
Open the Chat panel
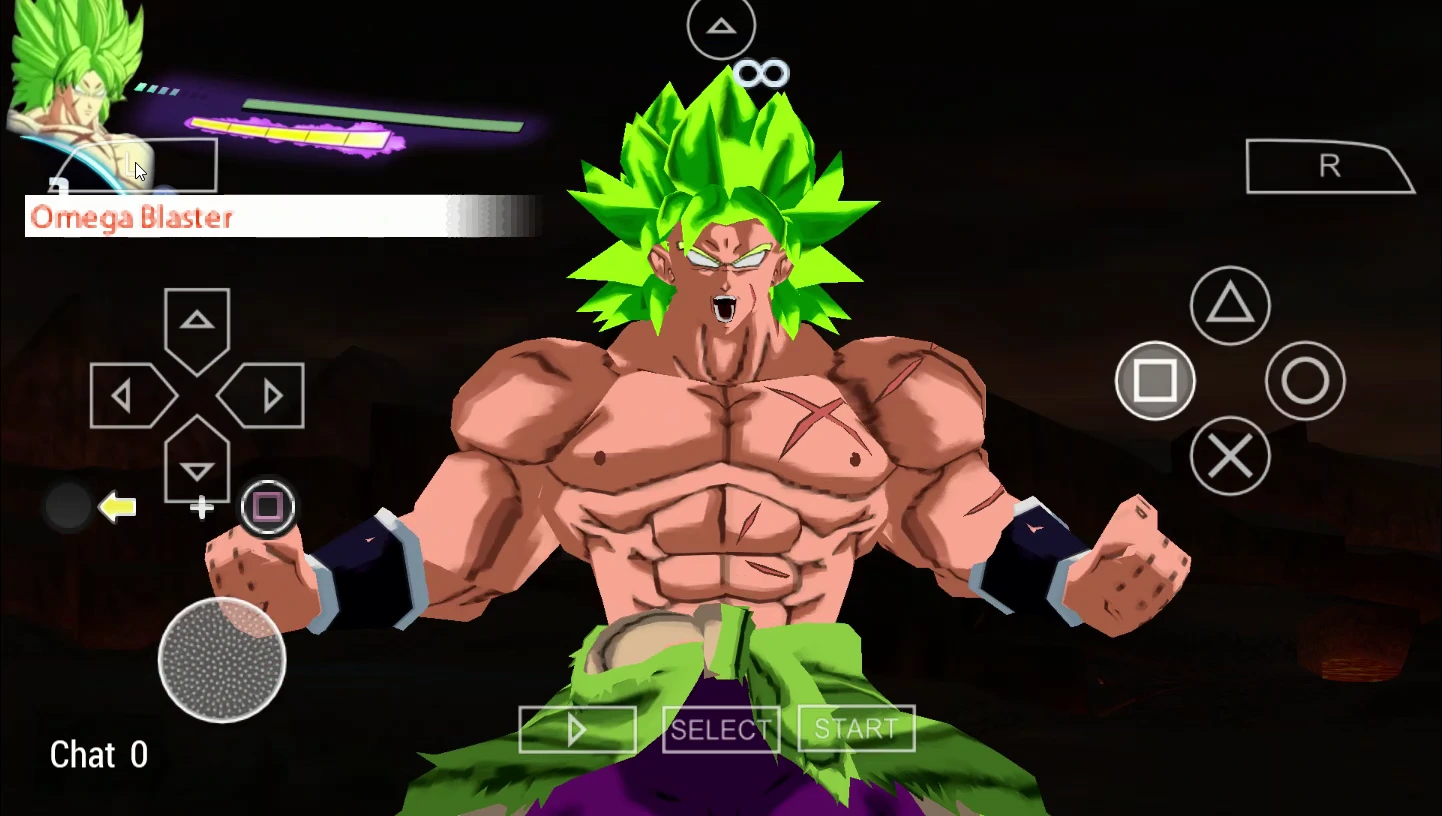click(98, 755)
